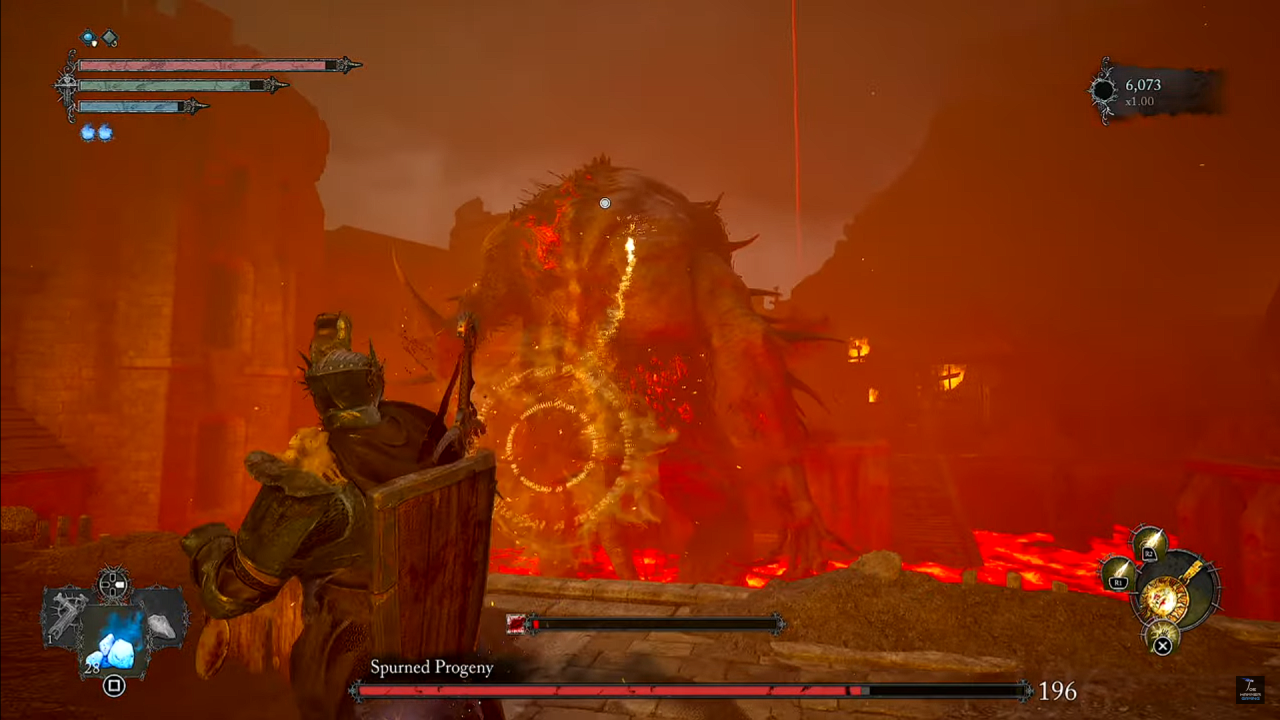Viewport: 1280px width, 720px height.
Task: Click the Square button prompt below the quick slots
Action: 113,686
